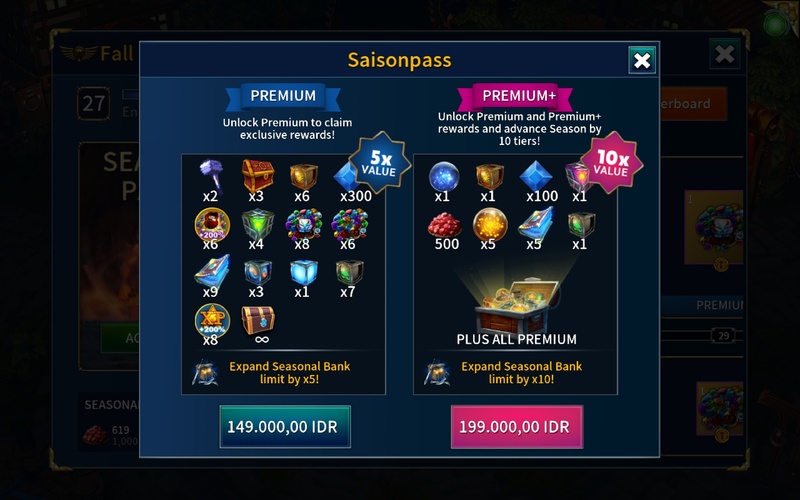Screen dimensions: 800x500
Task: Close the Saisonpass dialog
Action: coord(642,61)
